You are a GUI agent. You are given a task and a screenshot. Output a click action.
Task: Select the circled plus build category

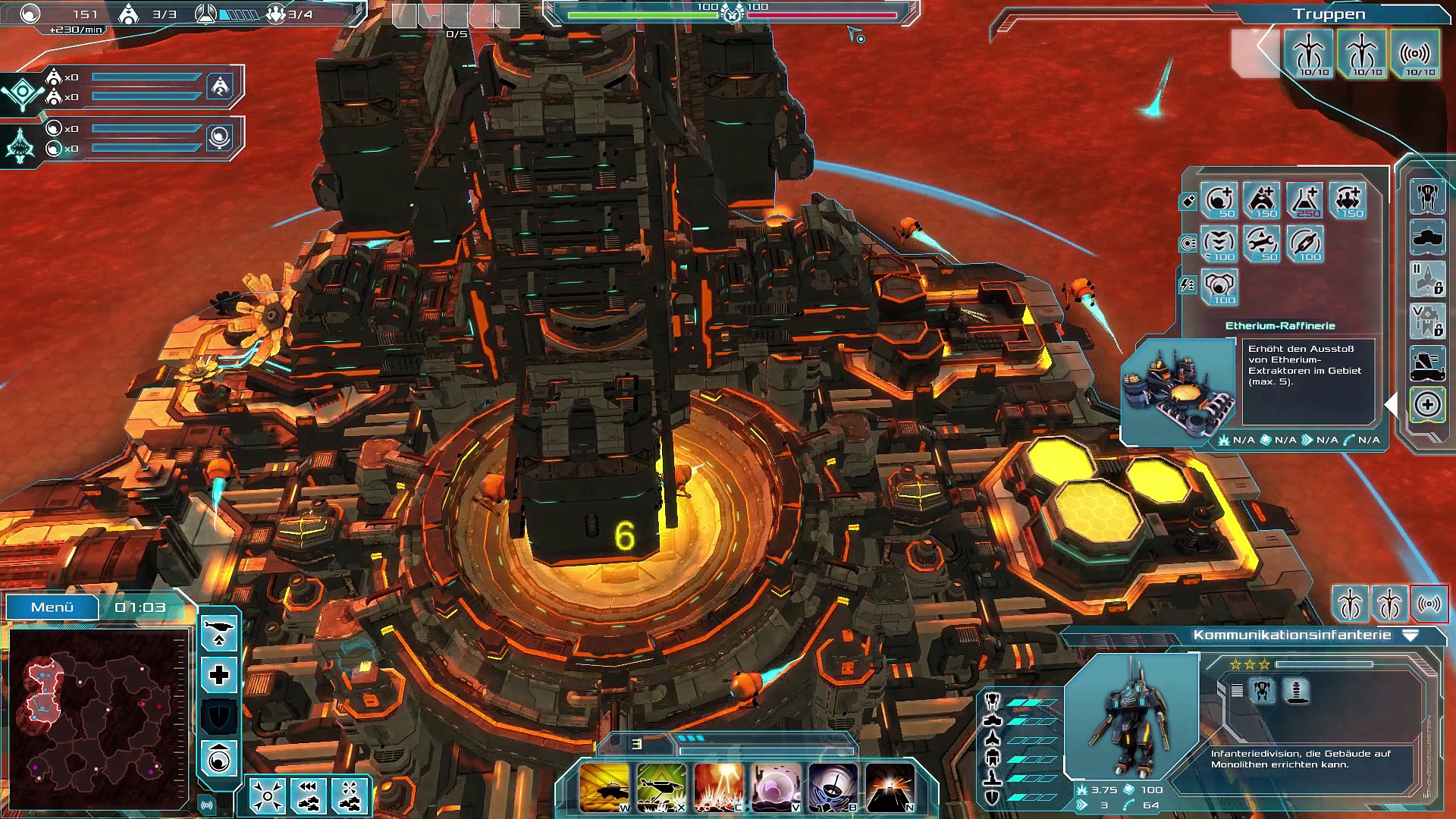[1427, 405]
